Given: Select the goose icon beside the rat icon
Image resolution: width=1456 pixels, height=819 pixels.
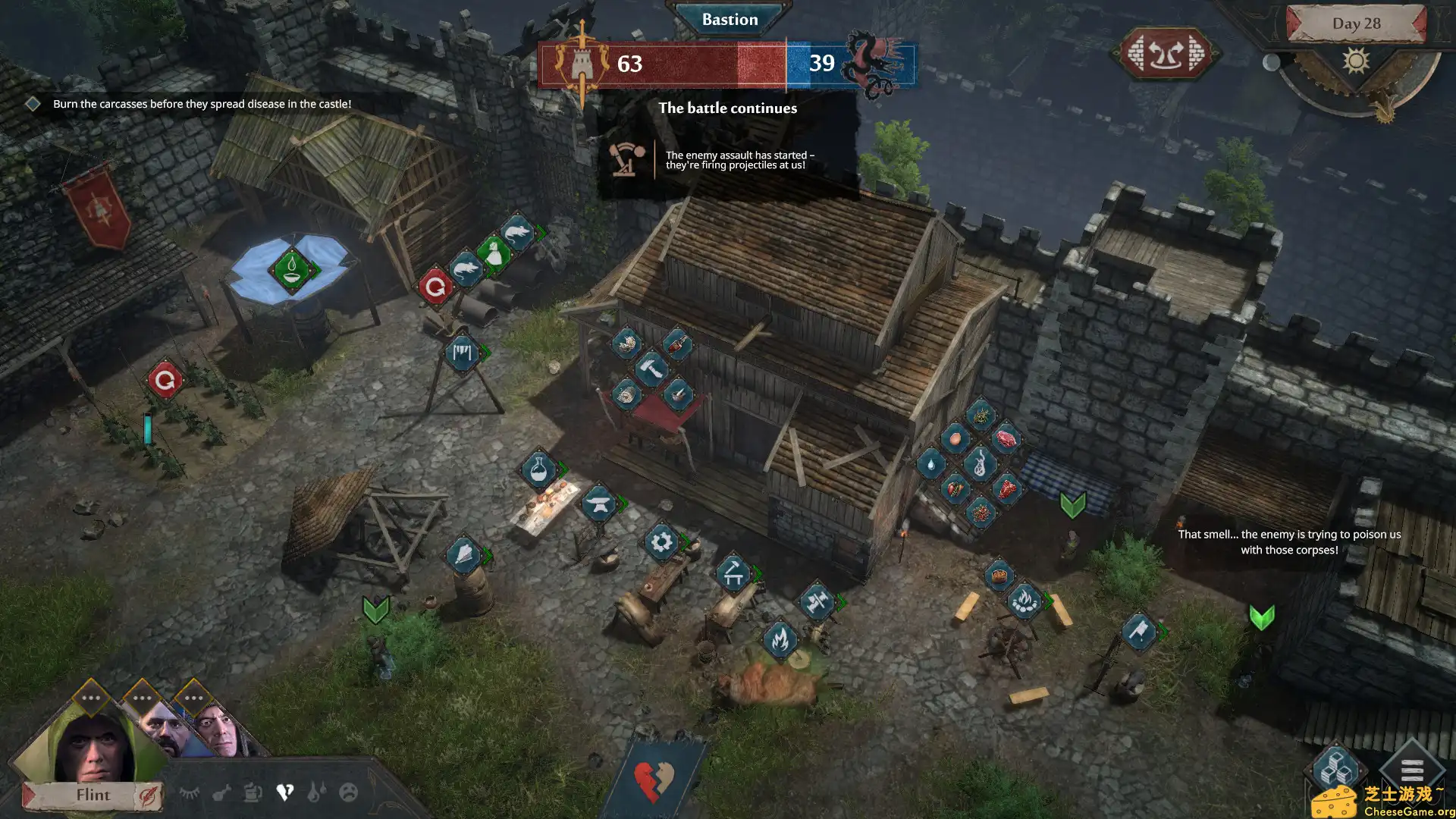Looking at the screenshot, I should pos(493,256).
